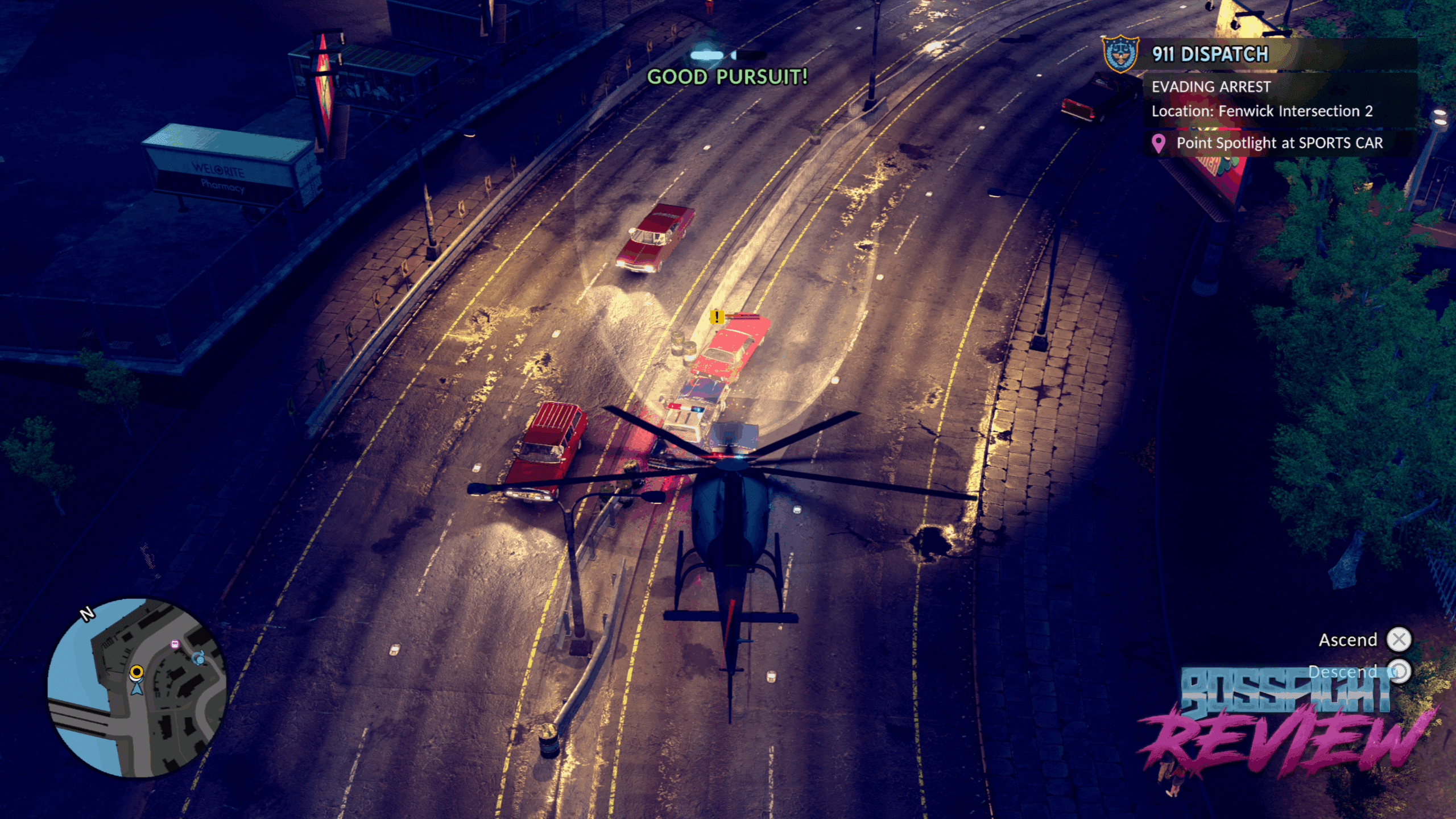
Task: Select the pink marker on the minimap
Action: point(175,644)
